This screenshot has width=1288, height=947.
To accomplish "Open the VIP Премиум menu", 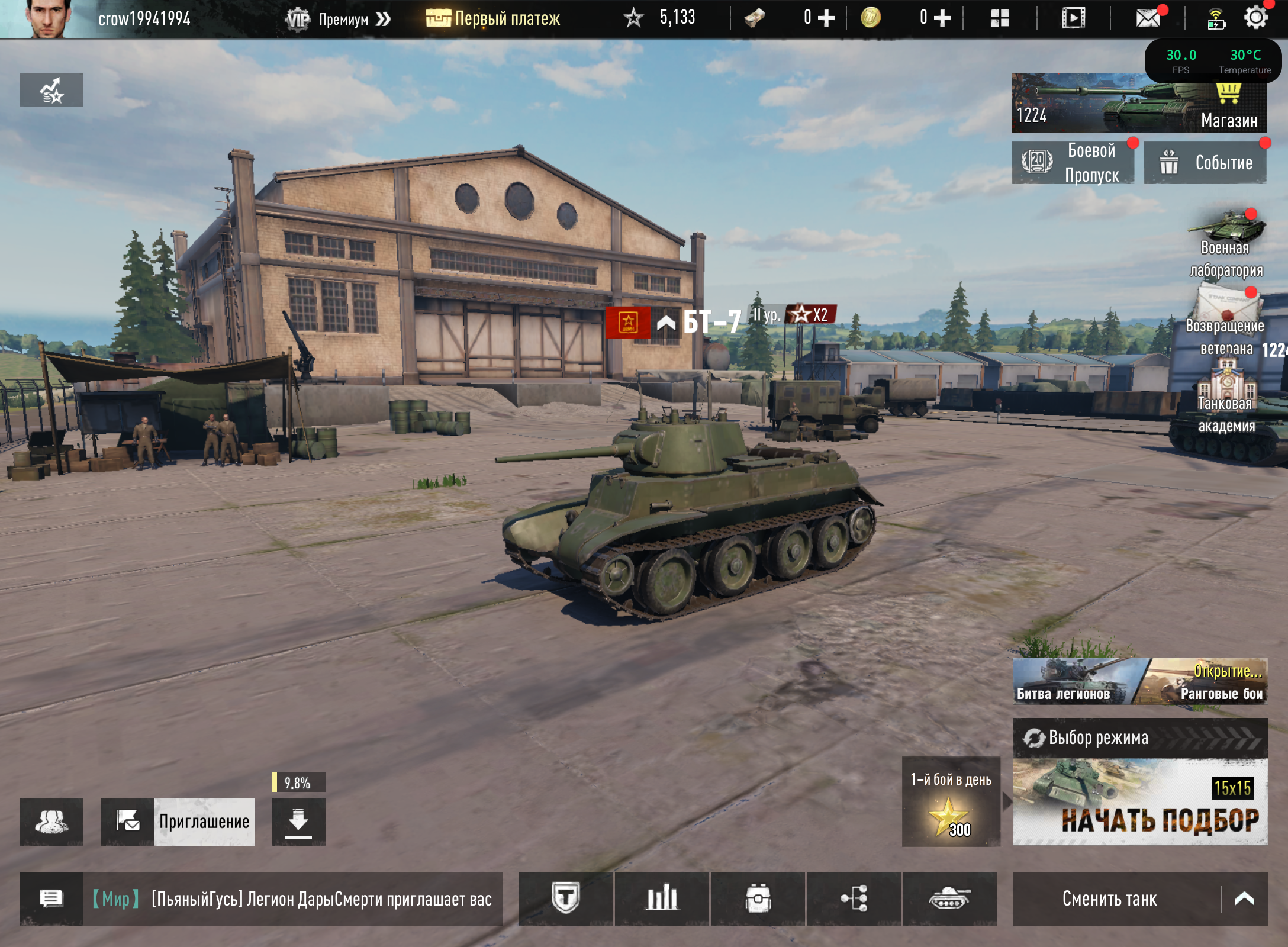I will 338,20.
